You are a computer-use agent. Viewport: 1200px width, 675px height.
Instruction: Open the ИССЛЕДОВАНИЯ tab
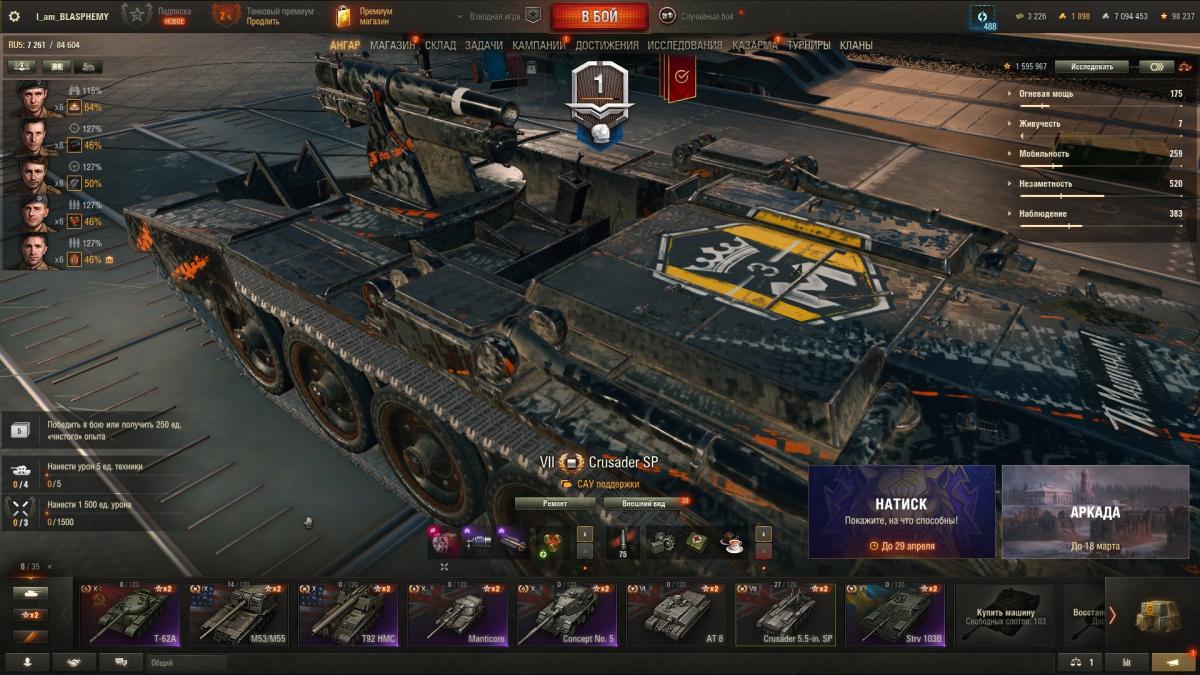pos(684,45)
